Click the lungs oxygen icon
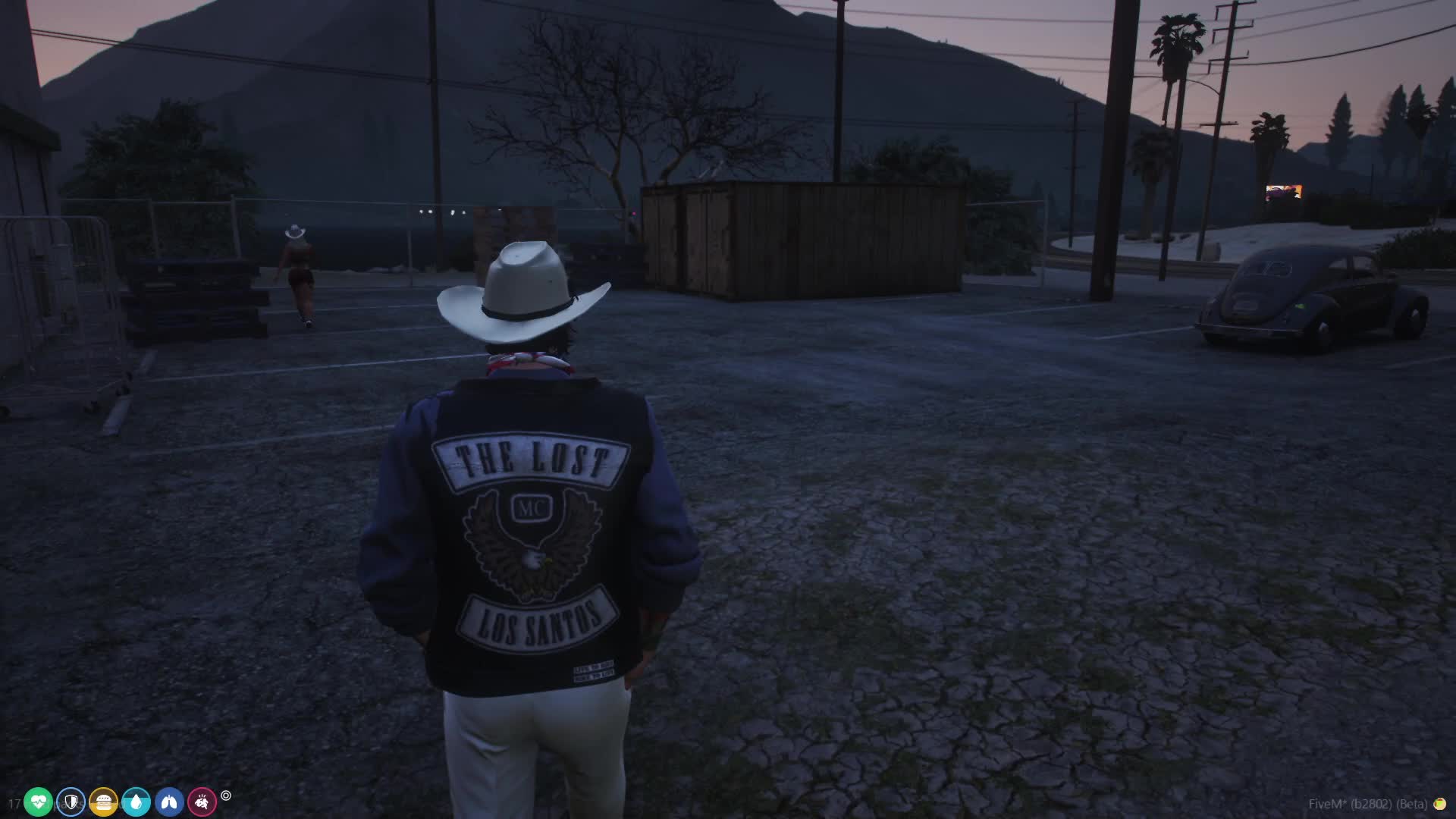Viewport: 1456px width, 819px height. coord(169,802)
